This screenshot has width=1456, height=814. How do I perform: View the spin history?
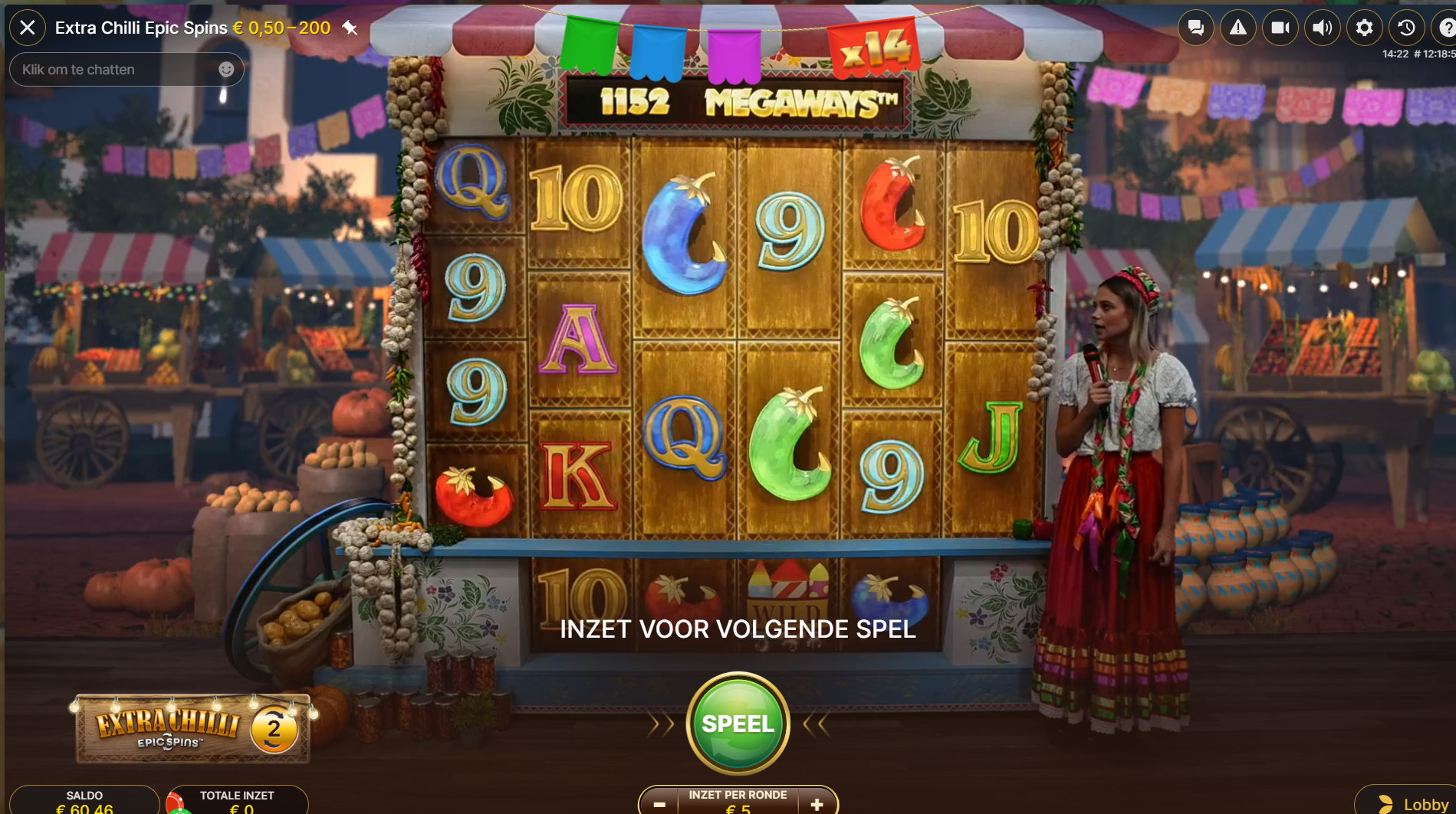1405,28
